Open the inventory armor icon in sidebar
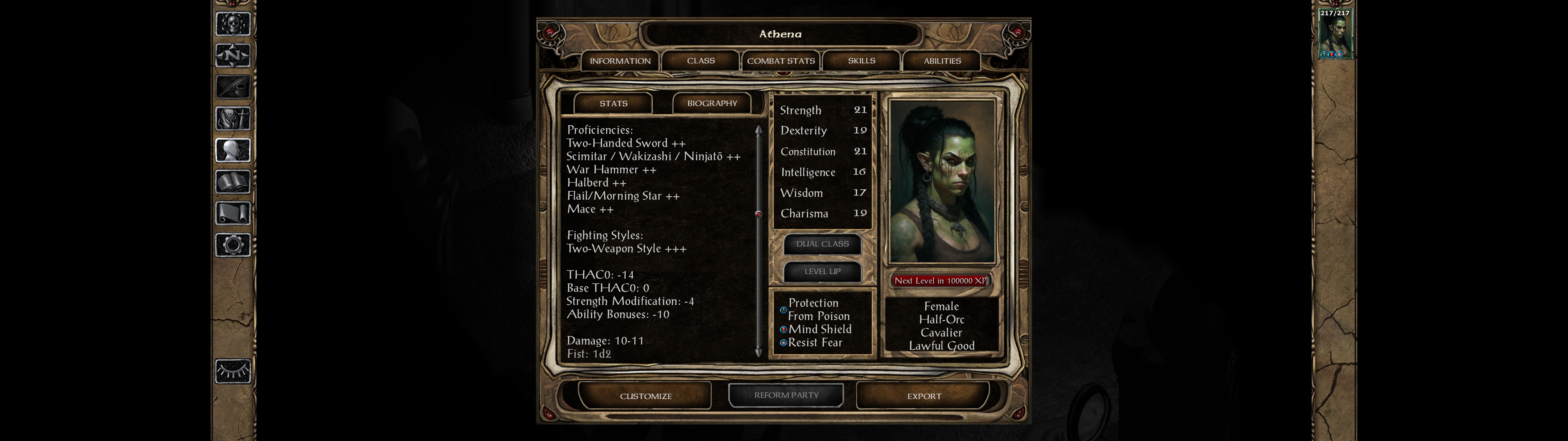 point(233,119)
